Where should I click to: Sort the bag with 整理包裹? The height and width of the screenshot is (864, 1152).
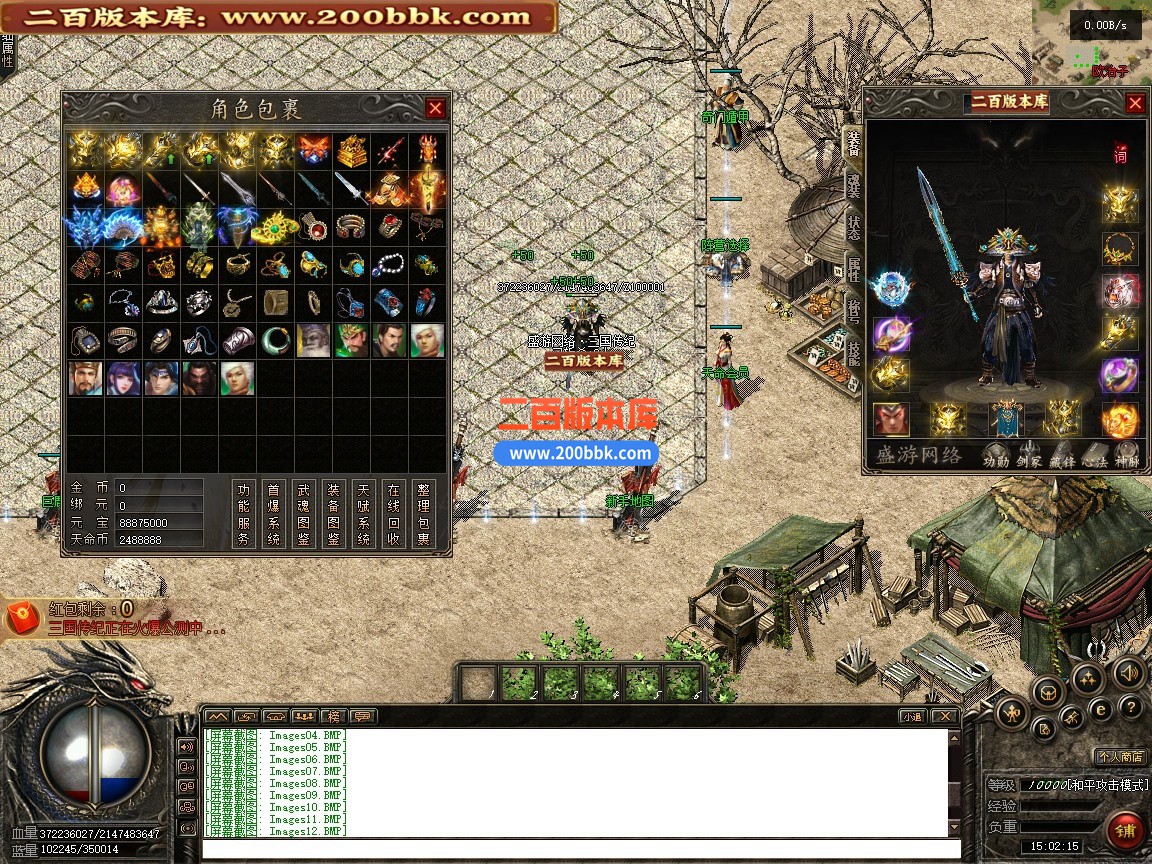pyautogui.click(x=424, y=514)
